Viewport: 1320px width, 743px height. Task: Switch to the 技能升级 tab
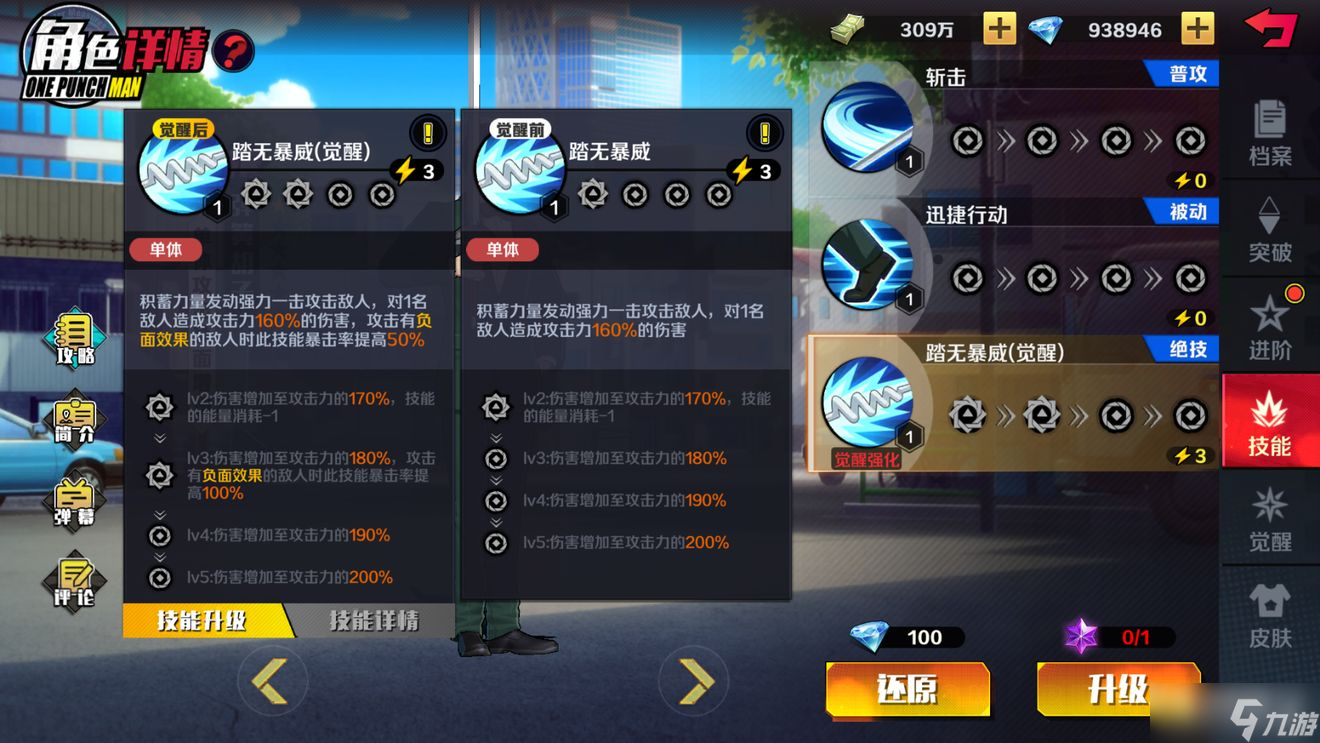pyautogui.click(x=204, y=620)
